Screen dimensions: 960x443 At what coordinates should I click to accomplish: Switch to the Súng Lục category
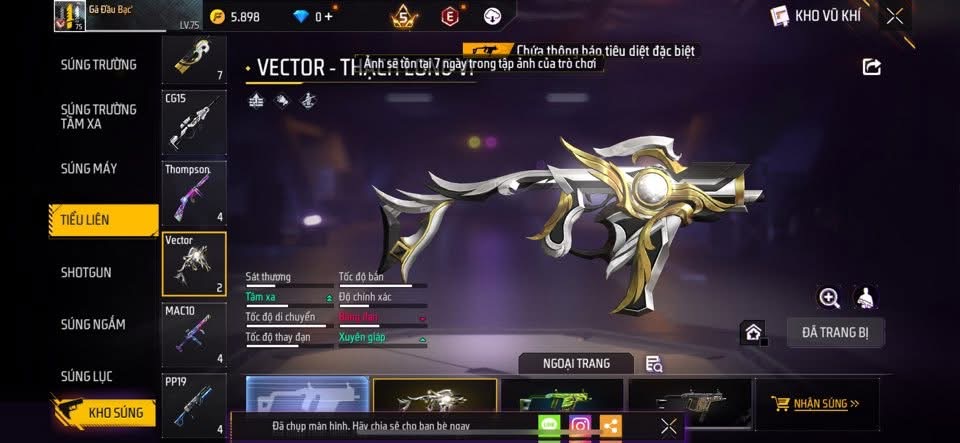[86, 376]
